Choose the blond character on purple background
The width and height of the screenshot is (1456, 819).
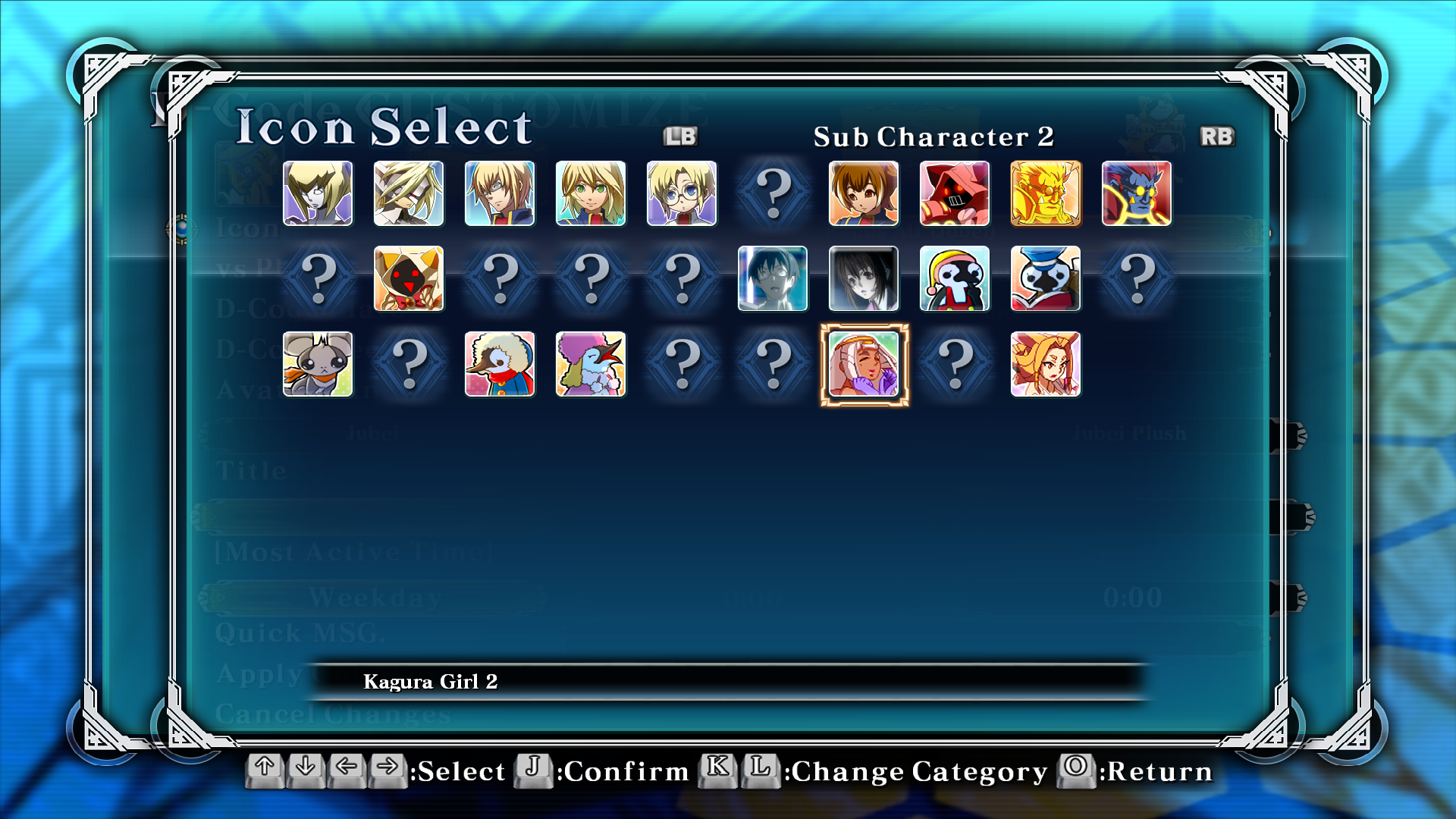(318, 193)
